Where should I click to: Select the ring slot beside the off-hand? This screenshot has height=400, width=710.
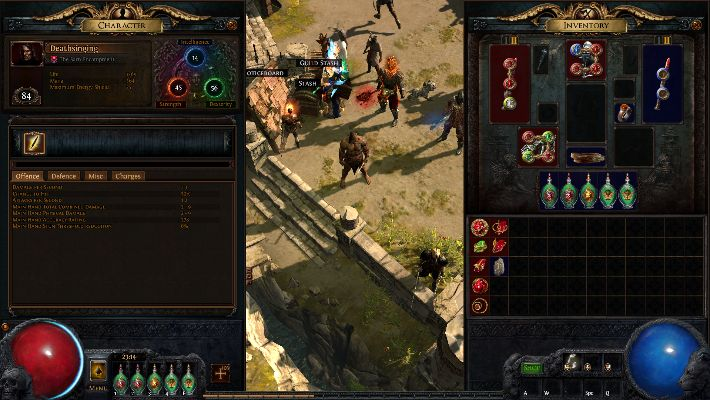(624, 111)
